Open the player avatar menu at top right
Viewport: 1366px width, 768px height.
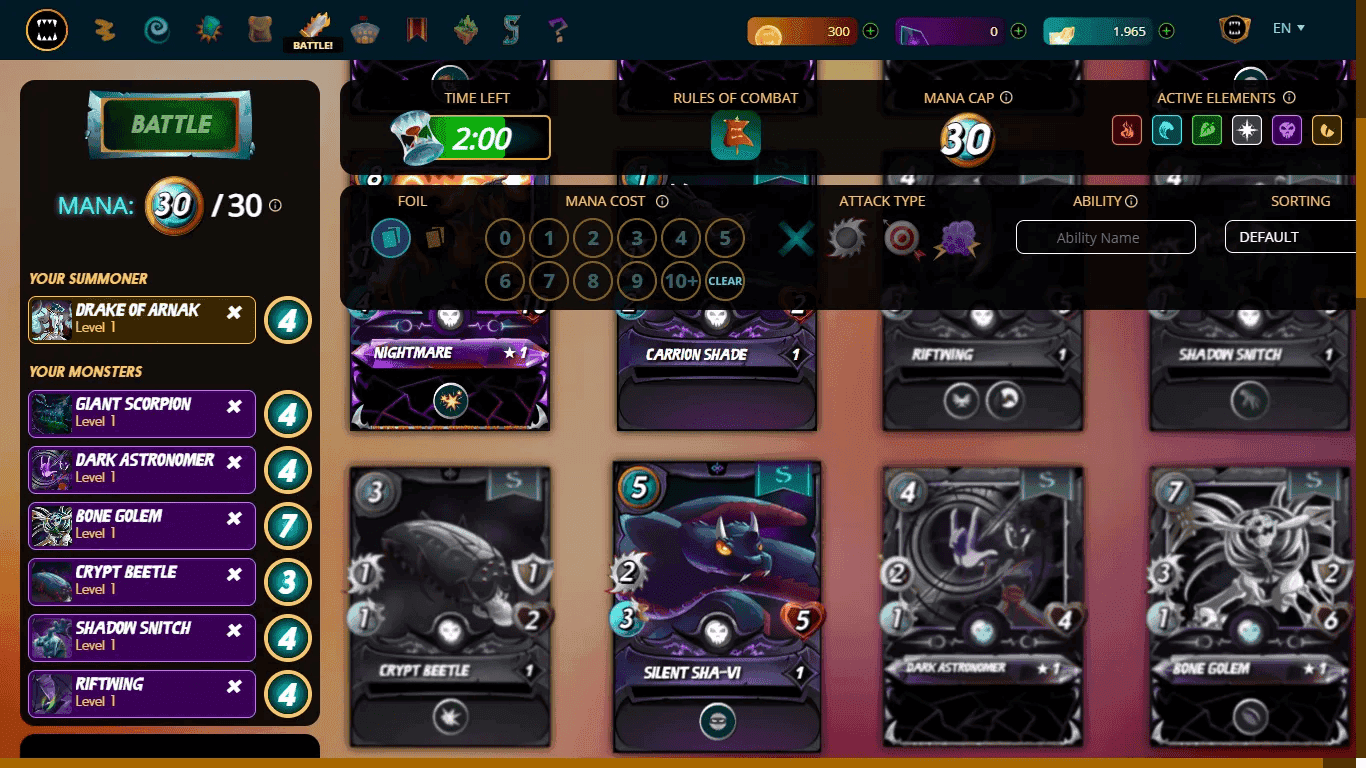[x=1233, y=29]
